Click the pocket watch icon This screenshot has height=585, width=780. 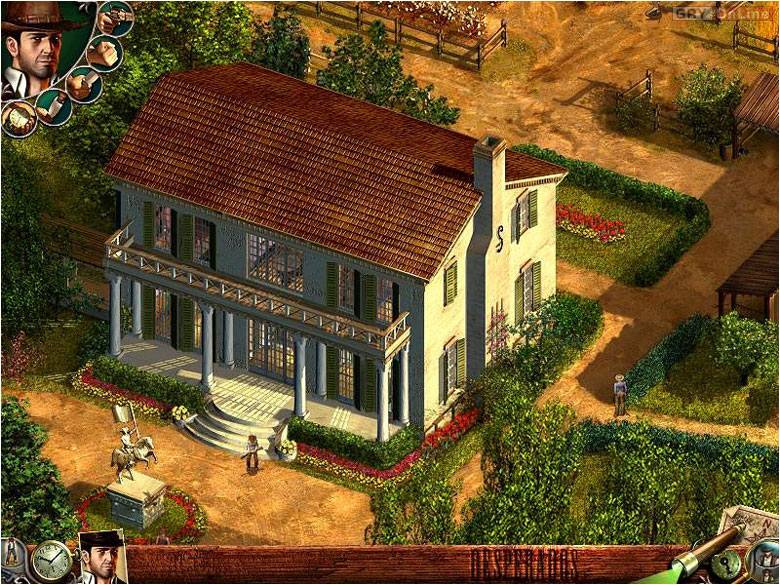click(x=51, y=561)
